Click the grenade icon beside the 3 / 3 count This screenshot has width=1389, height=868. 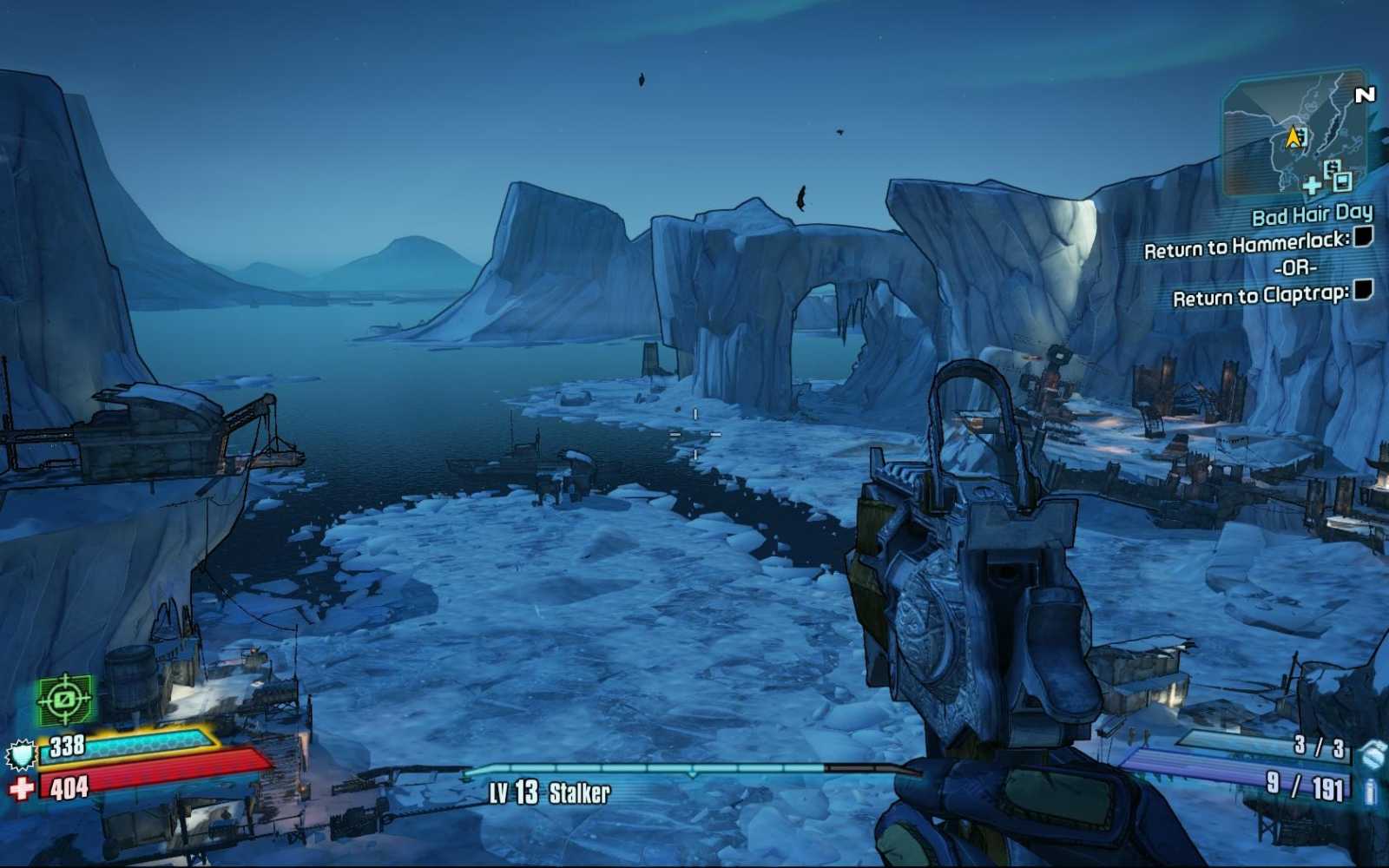(1372, 753)
